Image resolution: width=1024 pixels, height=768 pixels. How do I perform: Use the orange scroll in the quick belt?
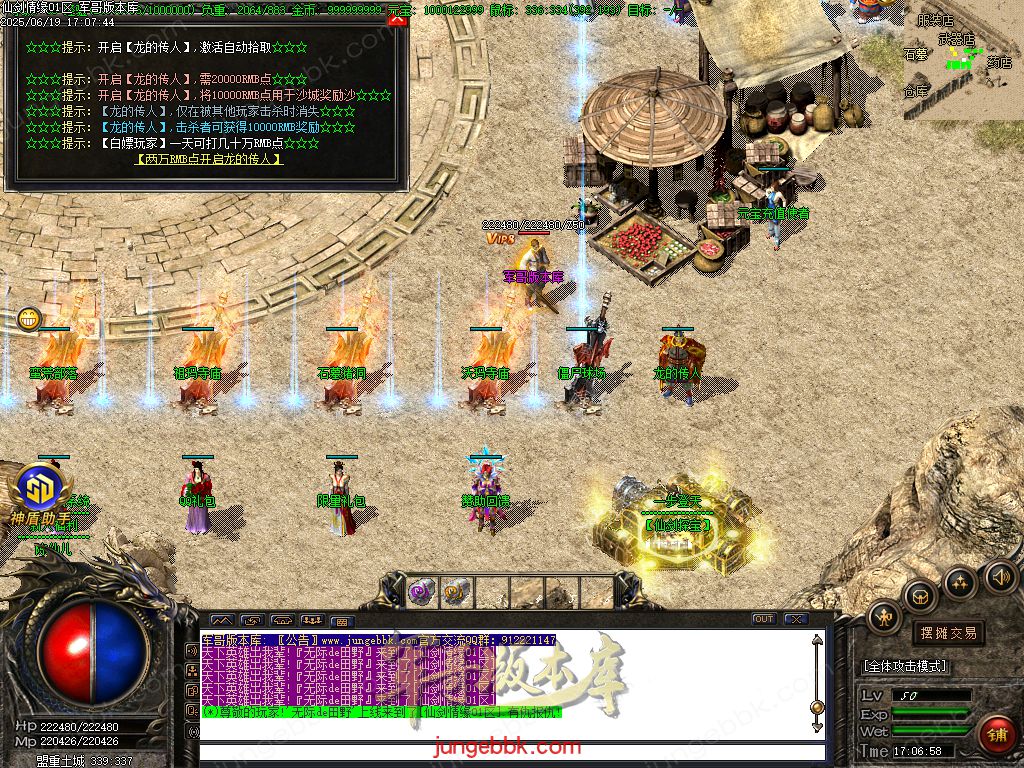point(455,592)
